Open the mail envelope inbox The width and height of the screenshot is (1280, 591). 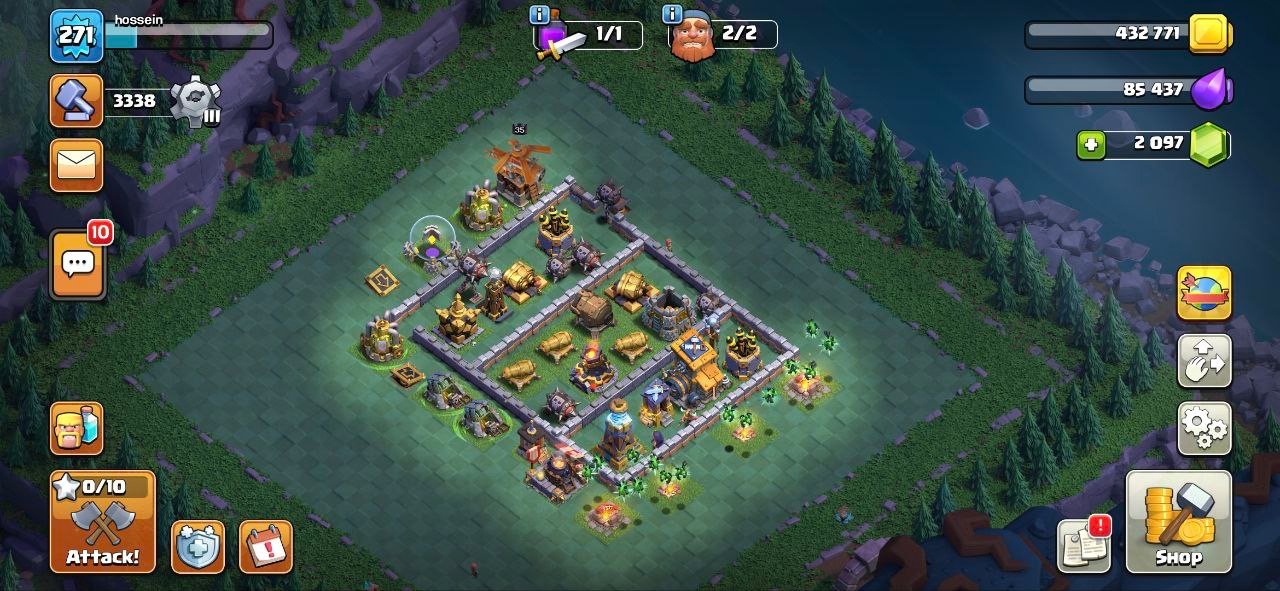(x=77, y=165)
